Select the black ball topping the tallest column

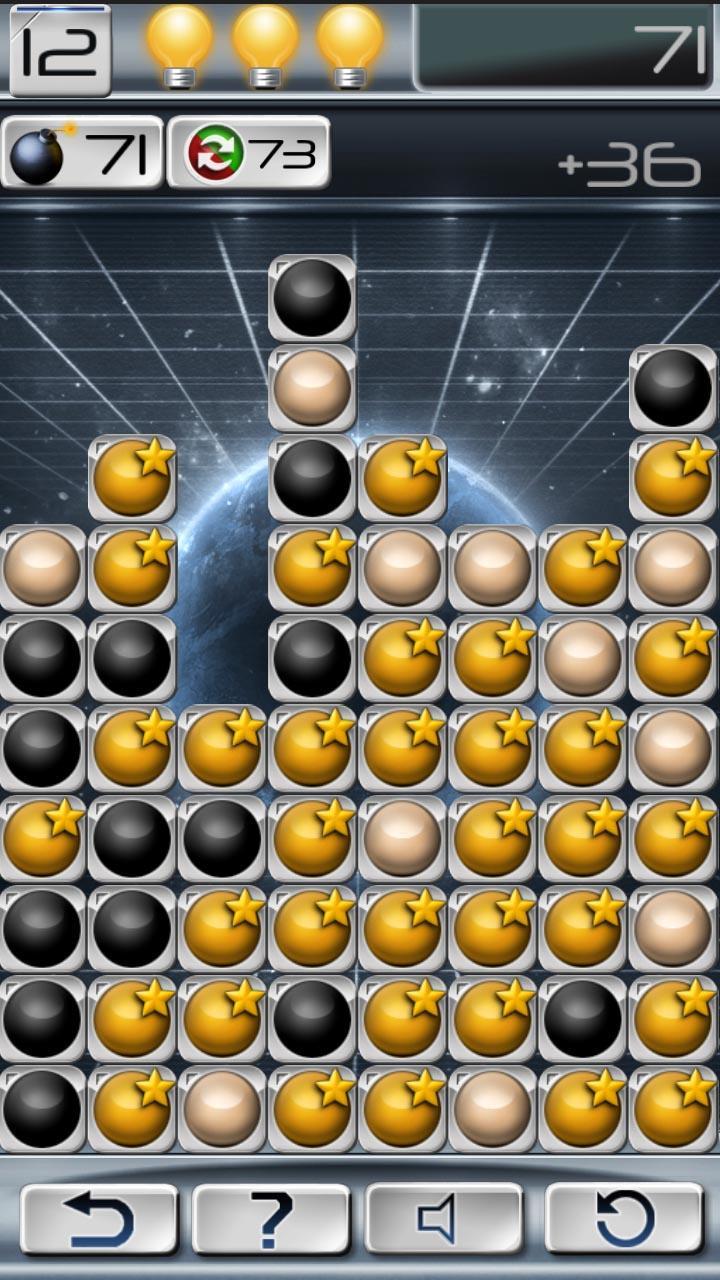312,298
